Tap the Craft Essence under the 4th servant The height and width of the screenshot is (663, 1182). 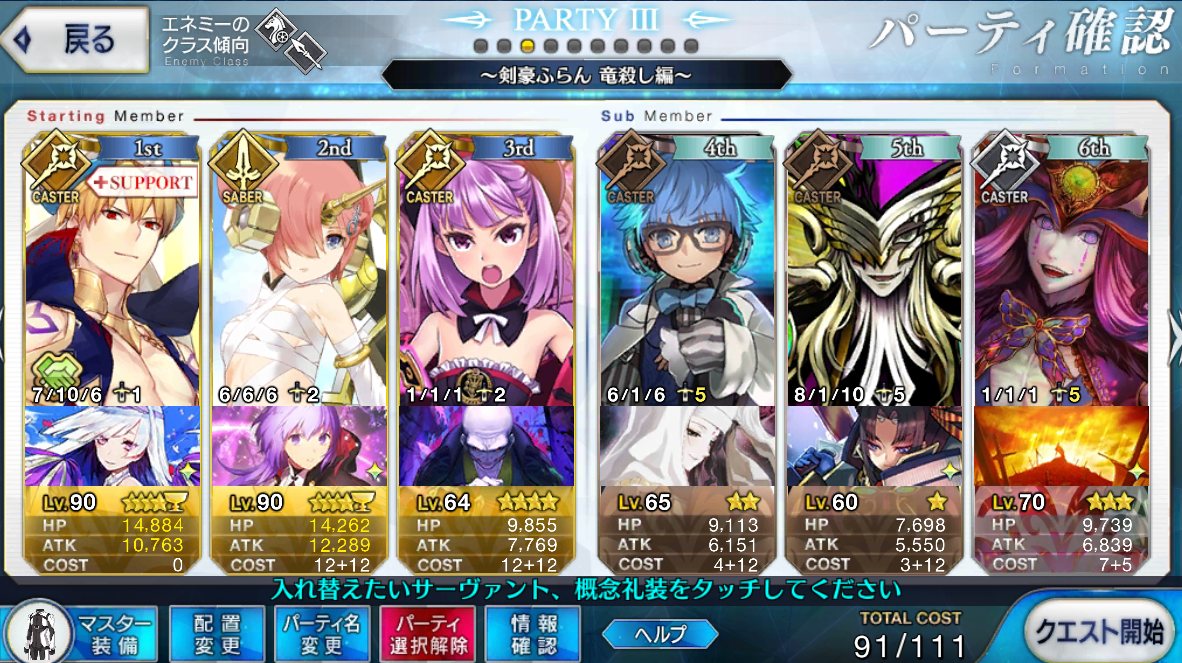pos(685,447)
